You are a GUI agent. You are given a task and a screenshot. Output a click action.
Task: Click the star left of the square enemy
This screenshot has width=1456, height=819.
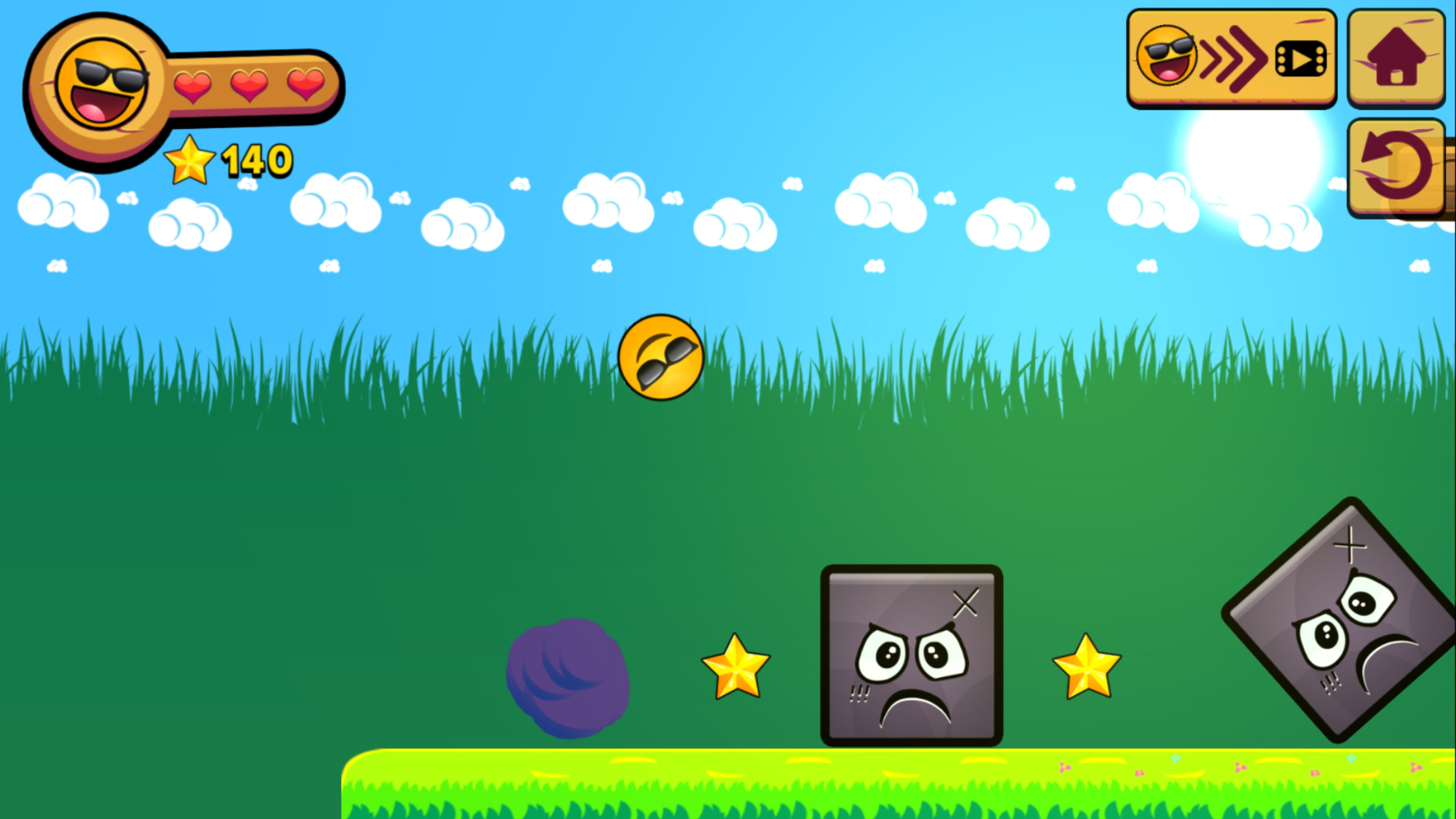[x=736, y=672]
